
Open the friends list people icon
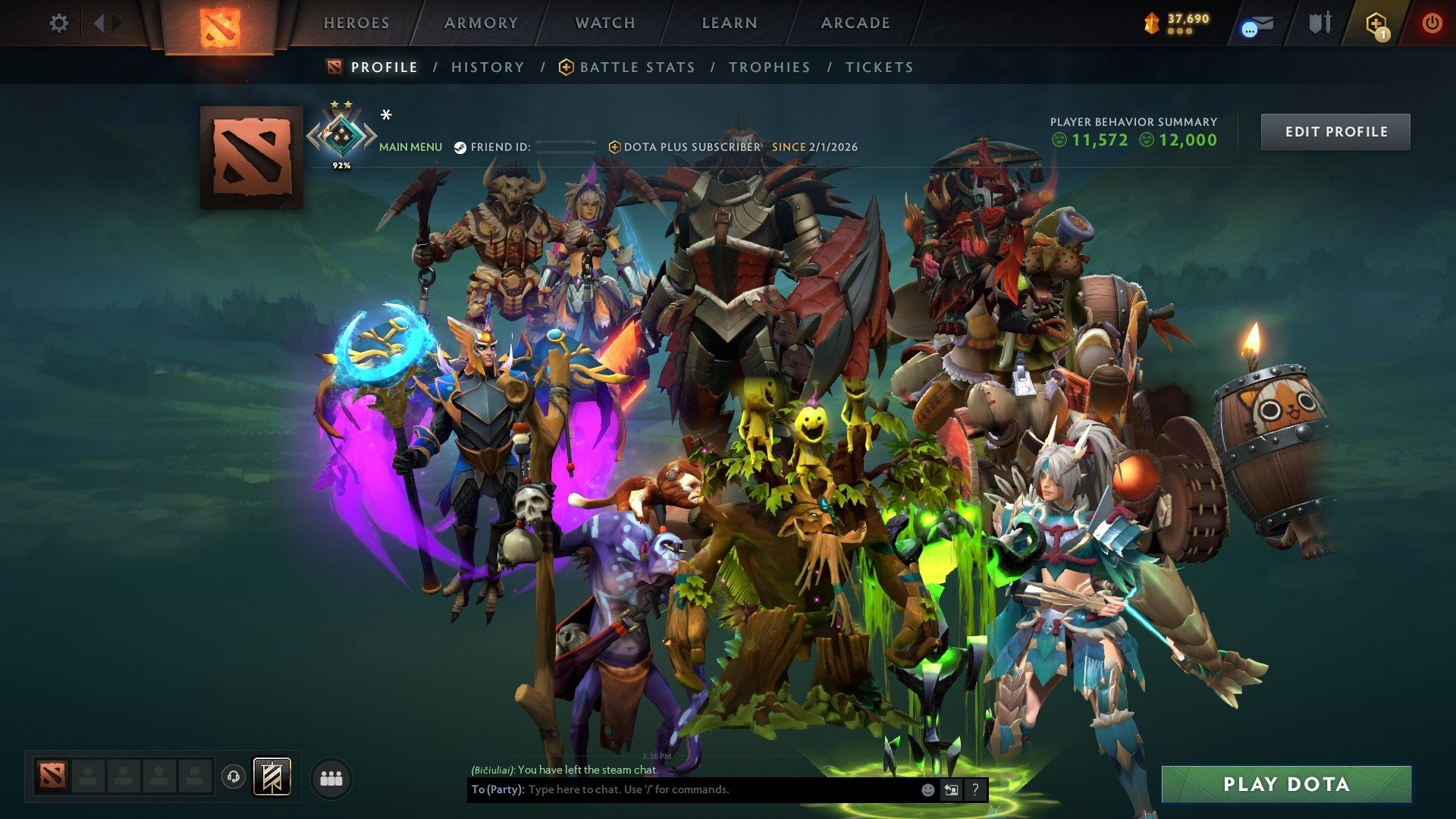click(x=330, y=776)
